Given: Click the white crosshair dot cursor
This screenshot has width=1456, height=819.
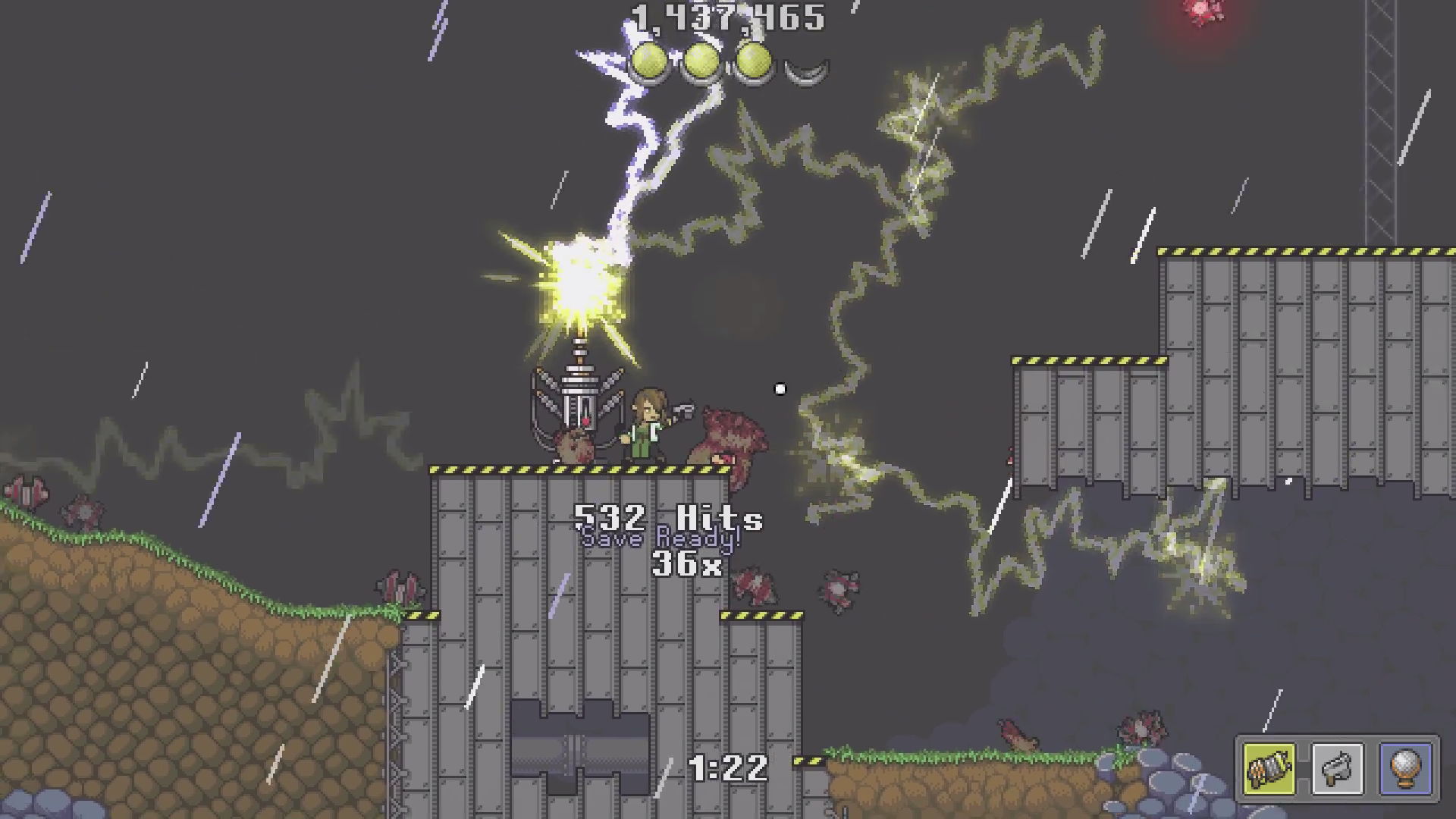Looking at the screenshot, I should click(x=781, y=388).
